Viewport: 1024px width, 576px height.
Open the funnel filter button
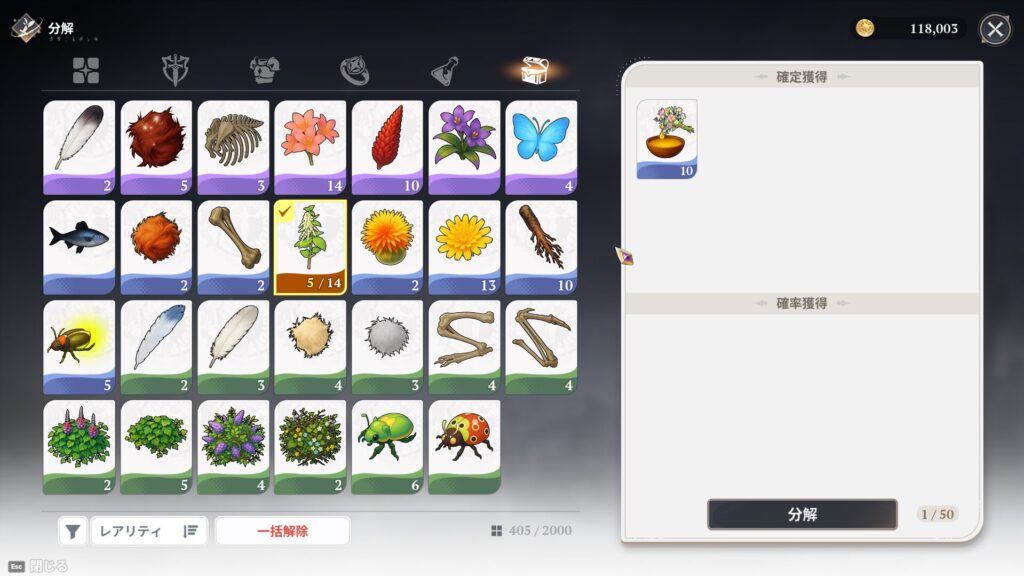click(x=73, y=531)
